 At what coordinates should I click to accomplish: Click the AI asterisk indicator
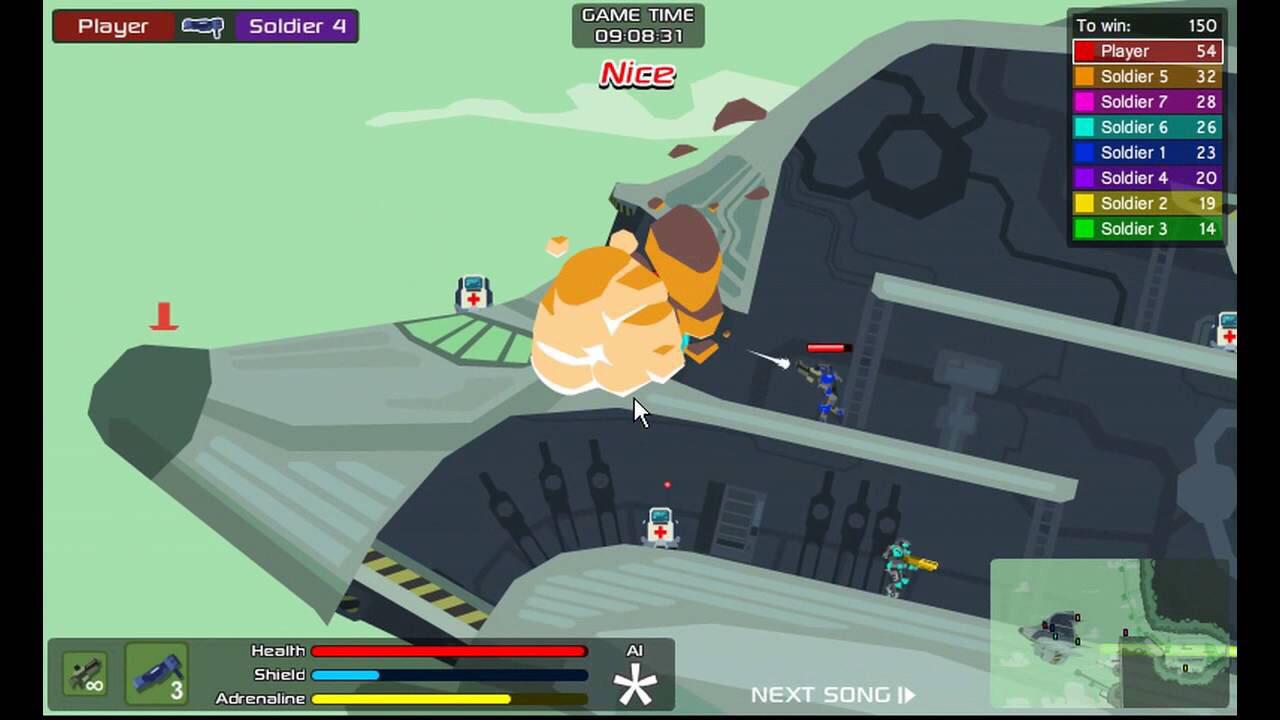click(637, 686)
